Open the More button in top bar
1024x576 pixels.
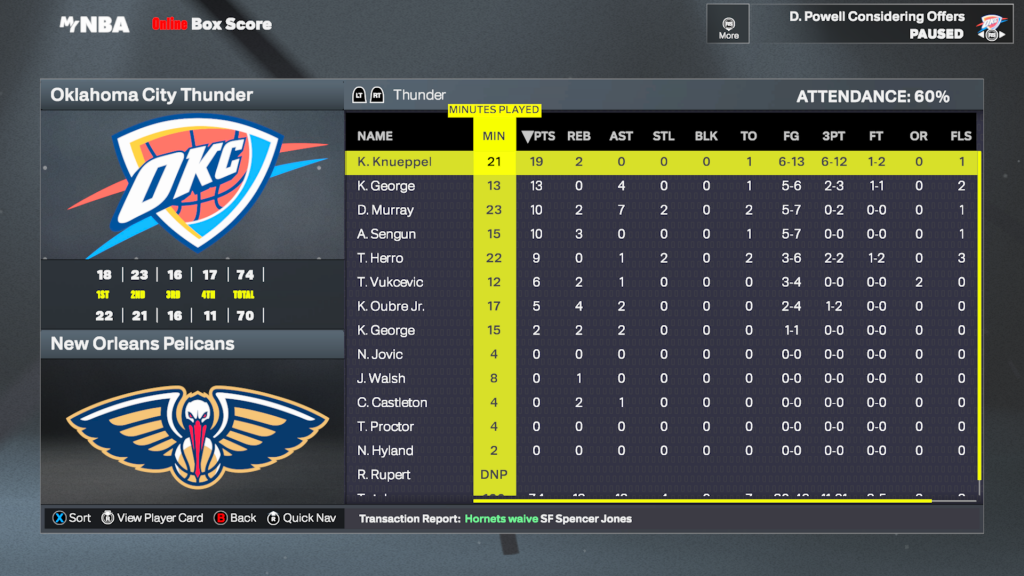coord(729,25)
